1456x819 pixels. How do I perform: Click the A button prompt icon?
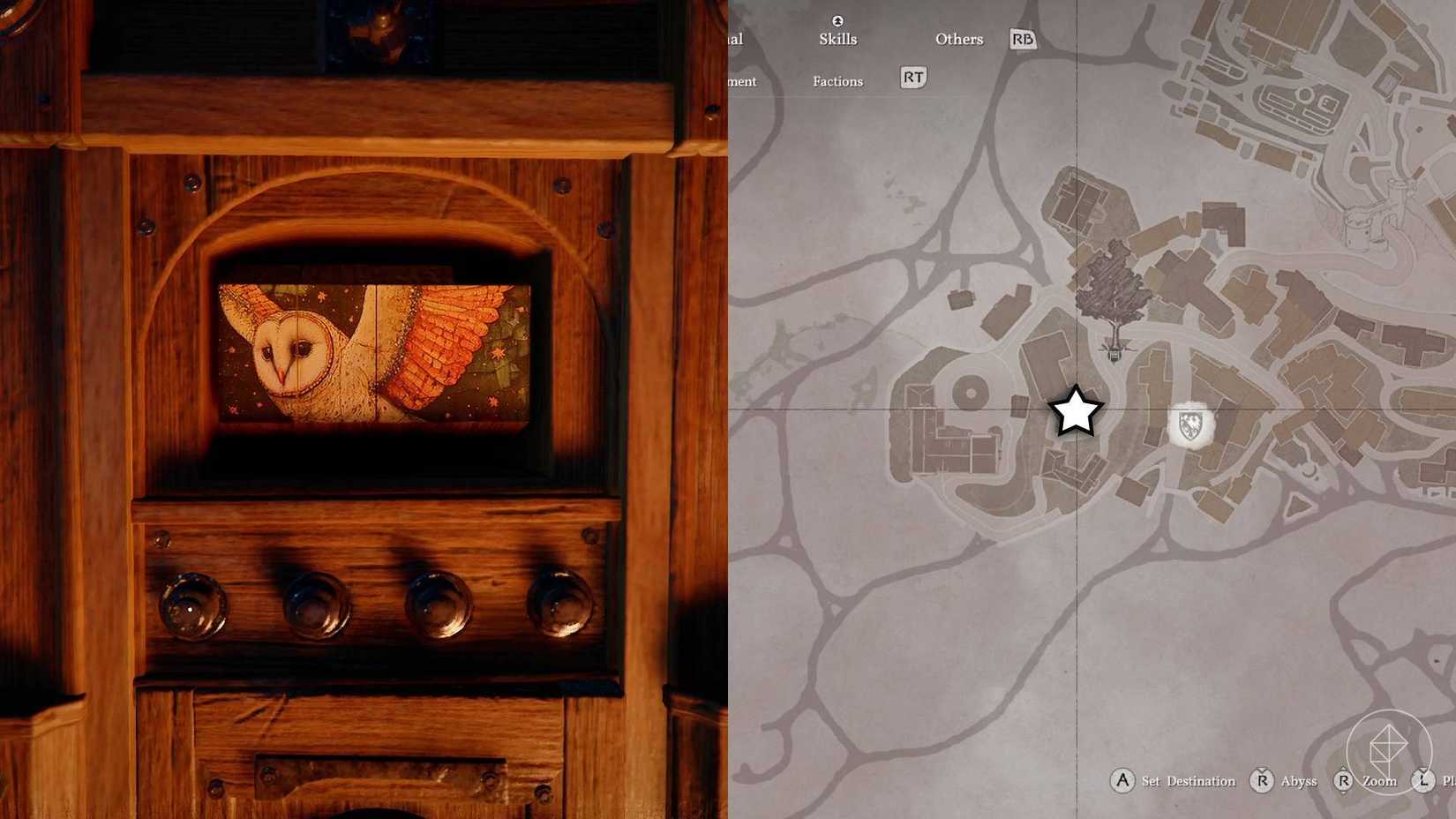coord(1122,781)
